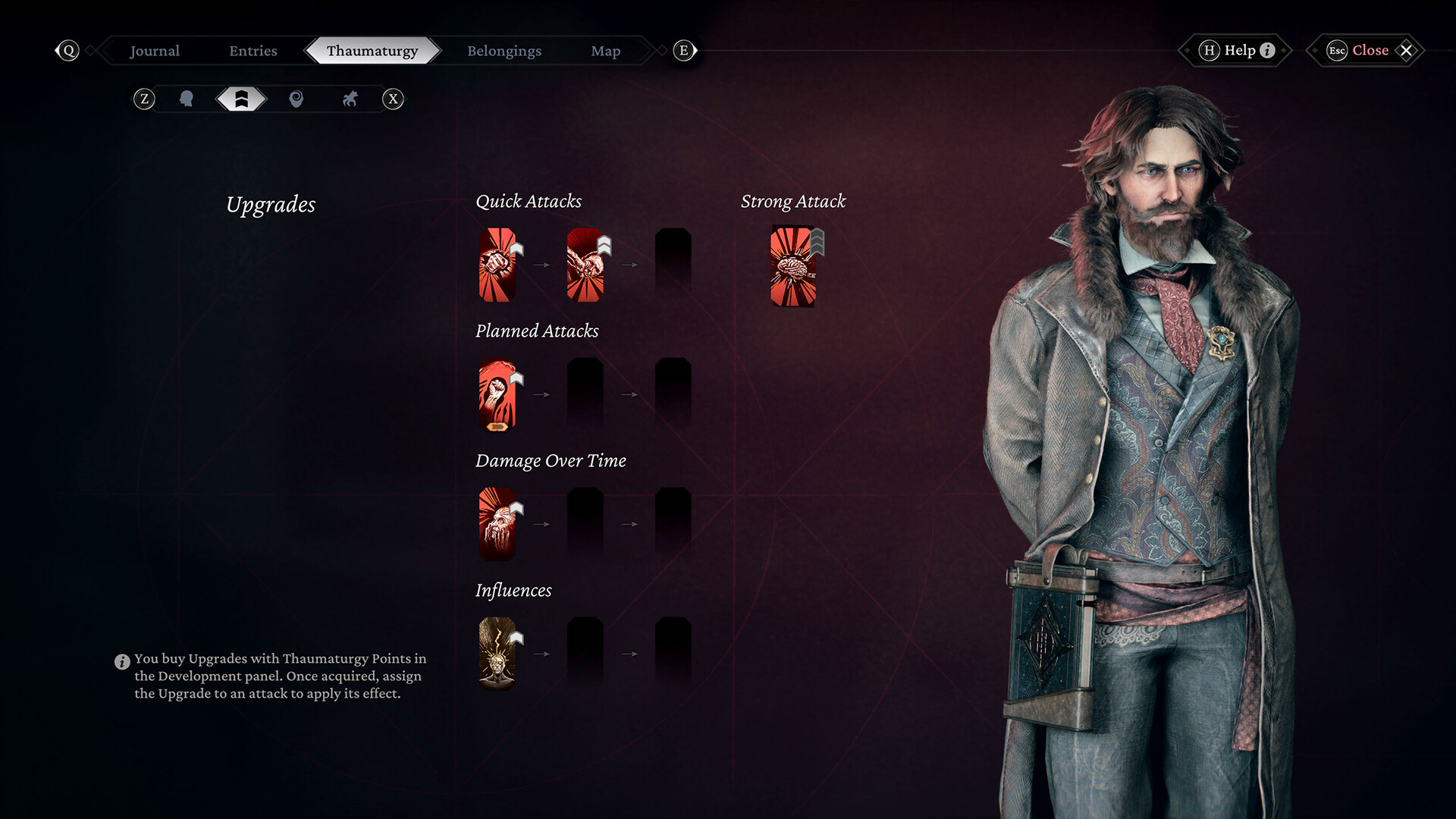Choose the second Quick Attacks card
1456x819 pixels.
[x=585, y=265]
